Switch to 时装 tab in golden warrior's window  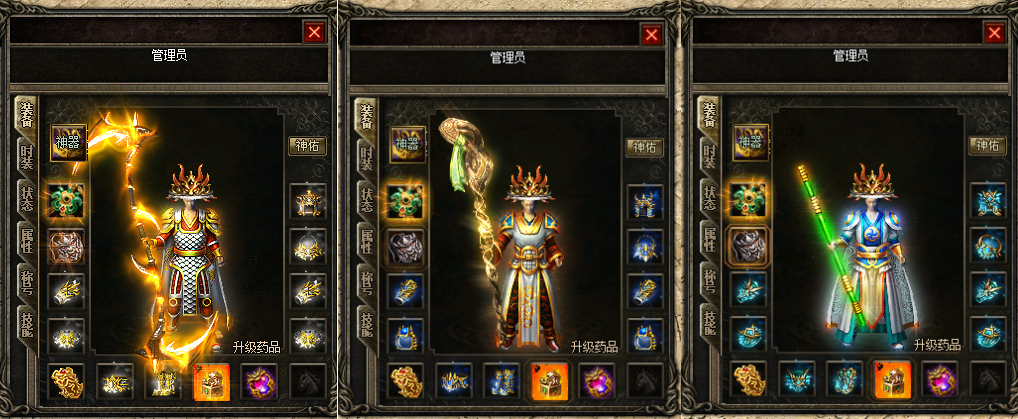coord(28,156)
